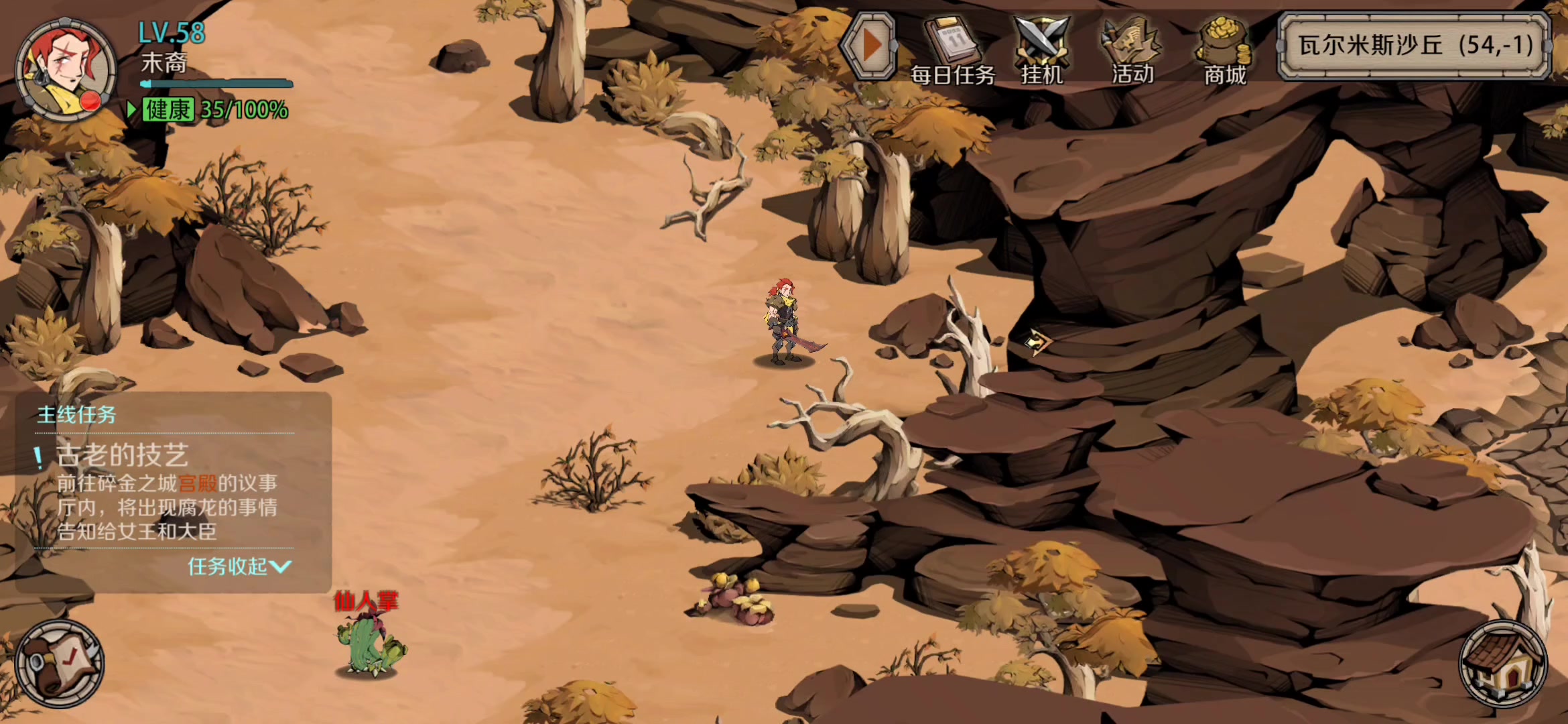
Task: Tap the house icon to return home
Action: (x=1503, y=664)
